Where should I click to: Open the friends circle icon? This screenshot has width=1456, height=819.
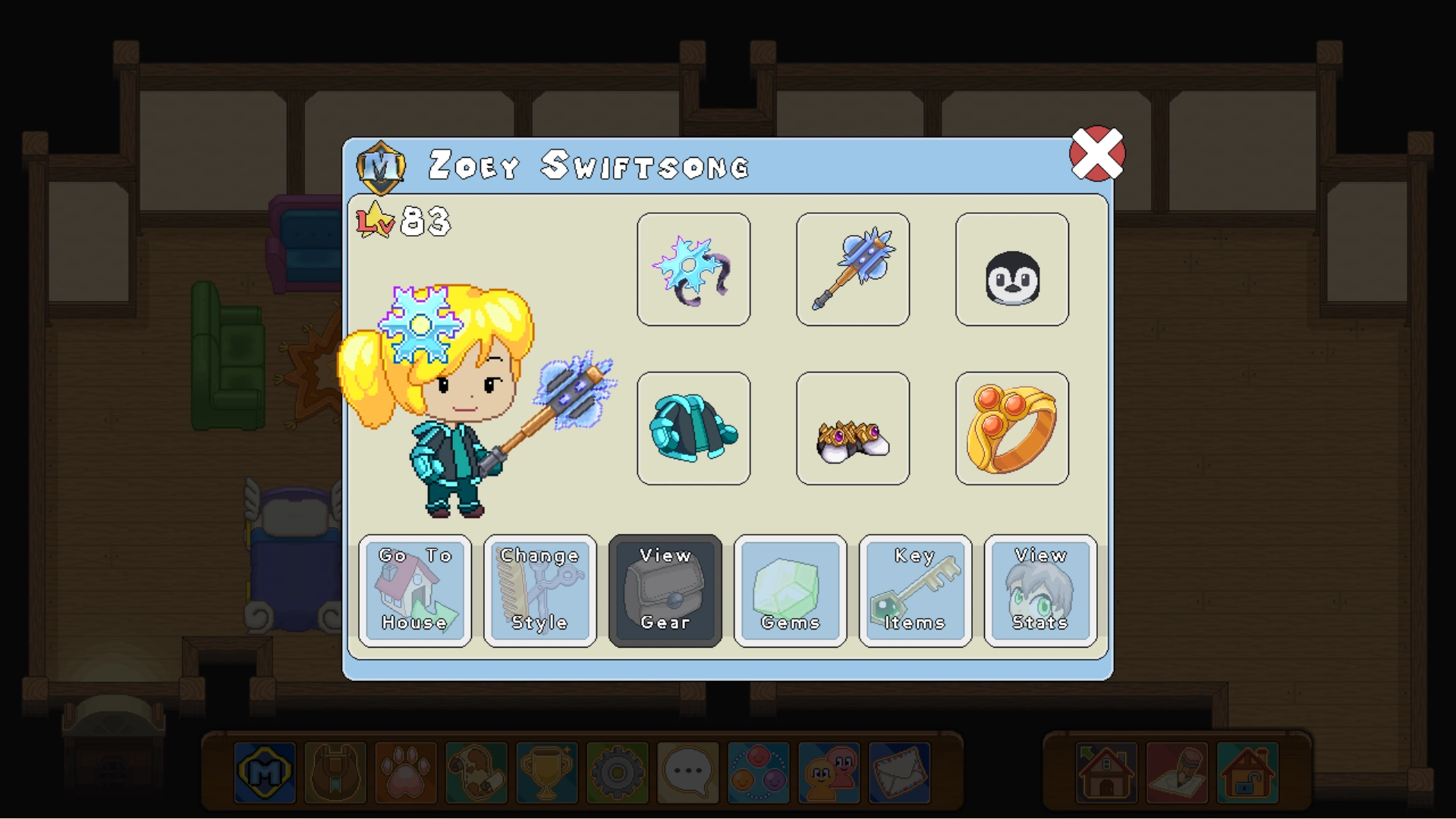pyautogui.click(x=758, y=773)
